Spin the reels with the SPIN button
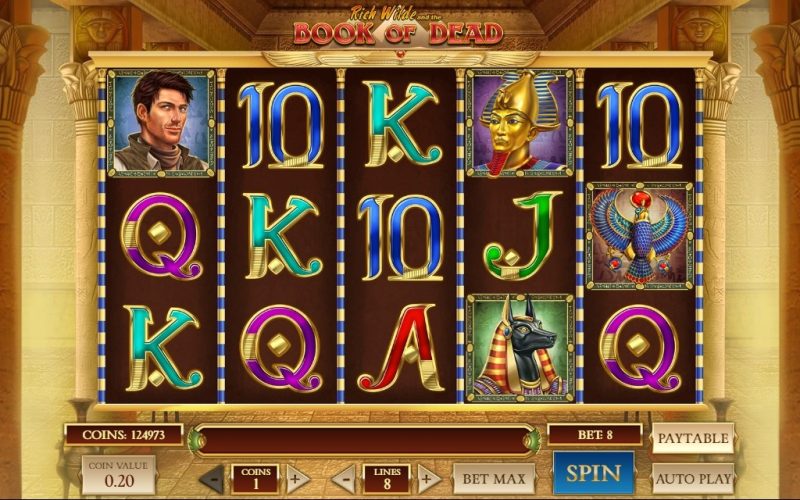The height and width of the screenshot is (500, 800). (x=593, y=472)
